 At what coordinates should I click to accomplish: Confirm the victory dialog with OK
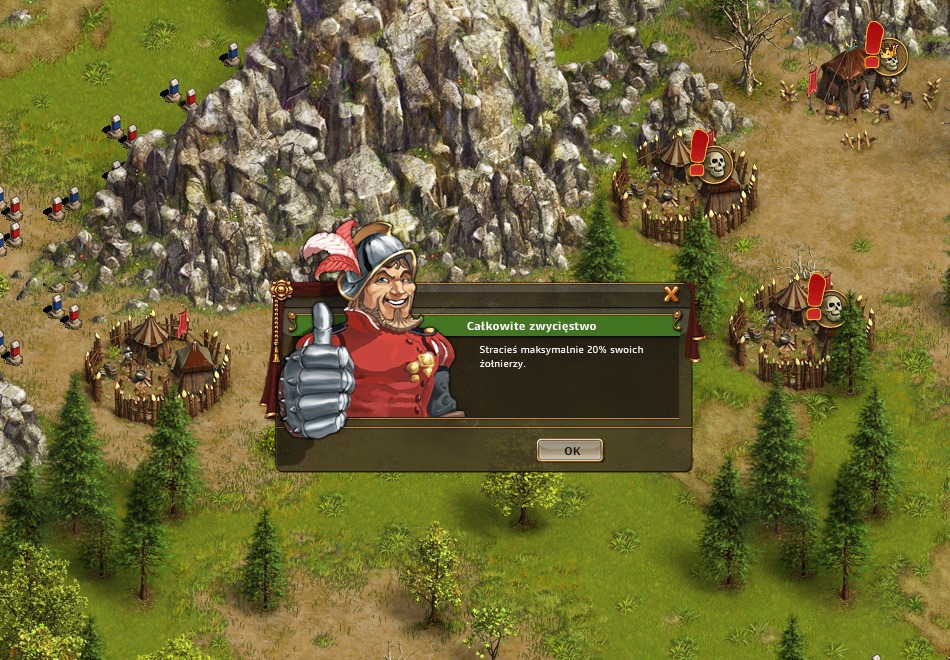[x=571, y=450]
